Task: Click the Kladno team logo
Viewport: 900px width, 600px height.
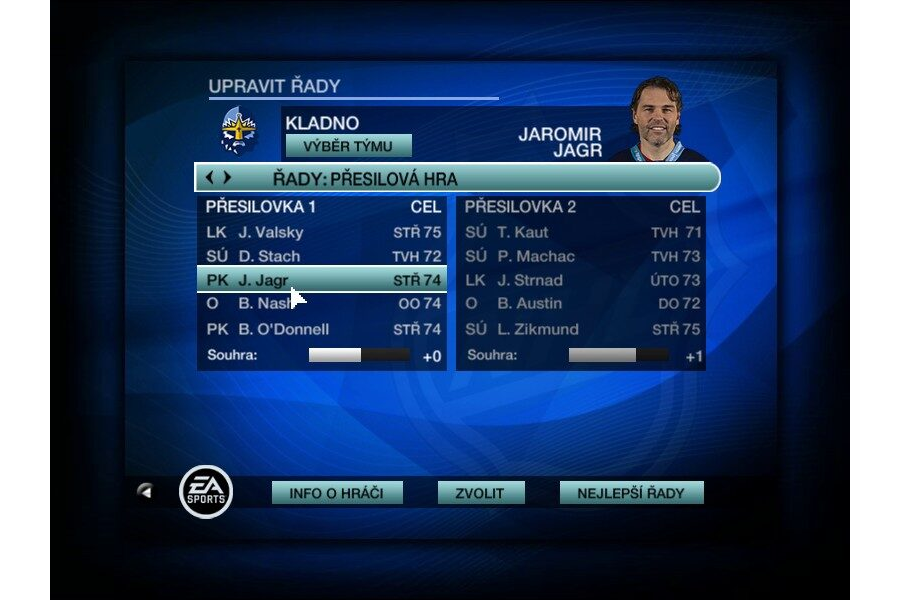Action: (238, 130)
